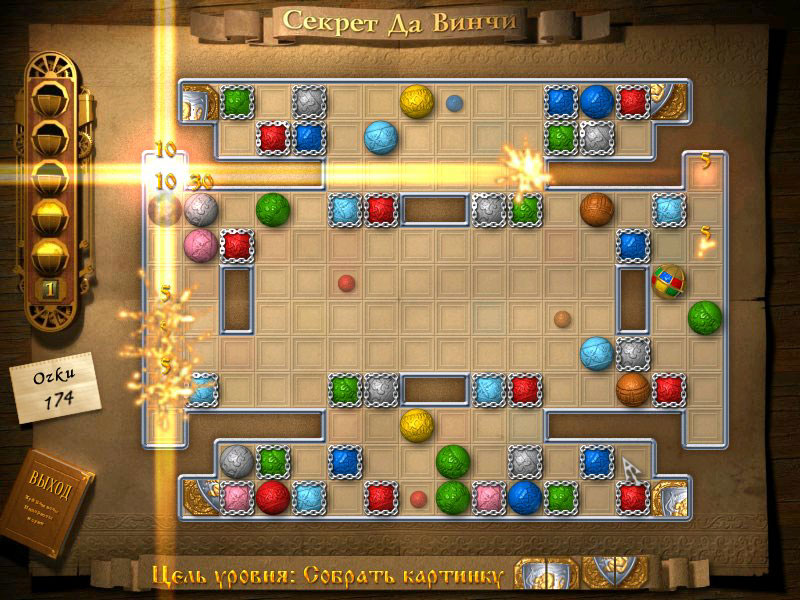Select the multicolored rainbow ball
800x600 pixels.
click(x=668, y=281)
